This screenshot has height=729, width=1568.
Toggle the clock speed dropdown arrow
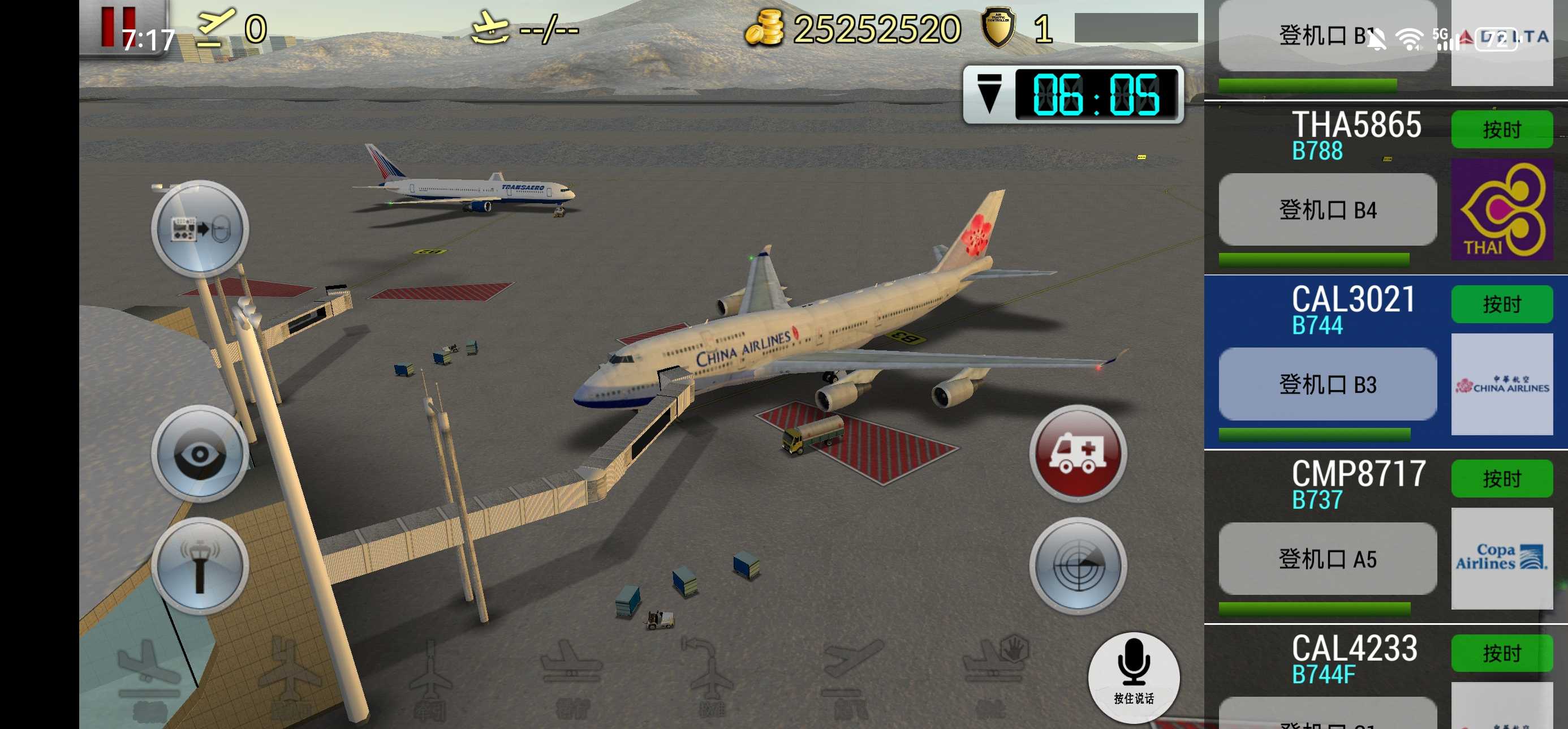(989, 95)
